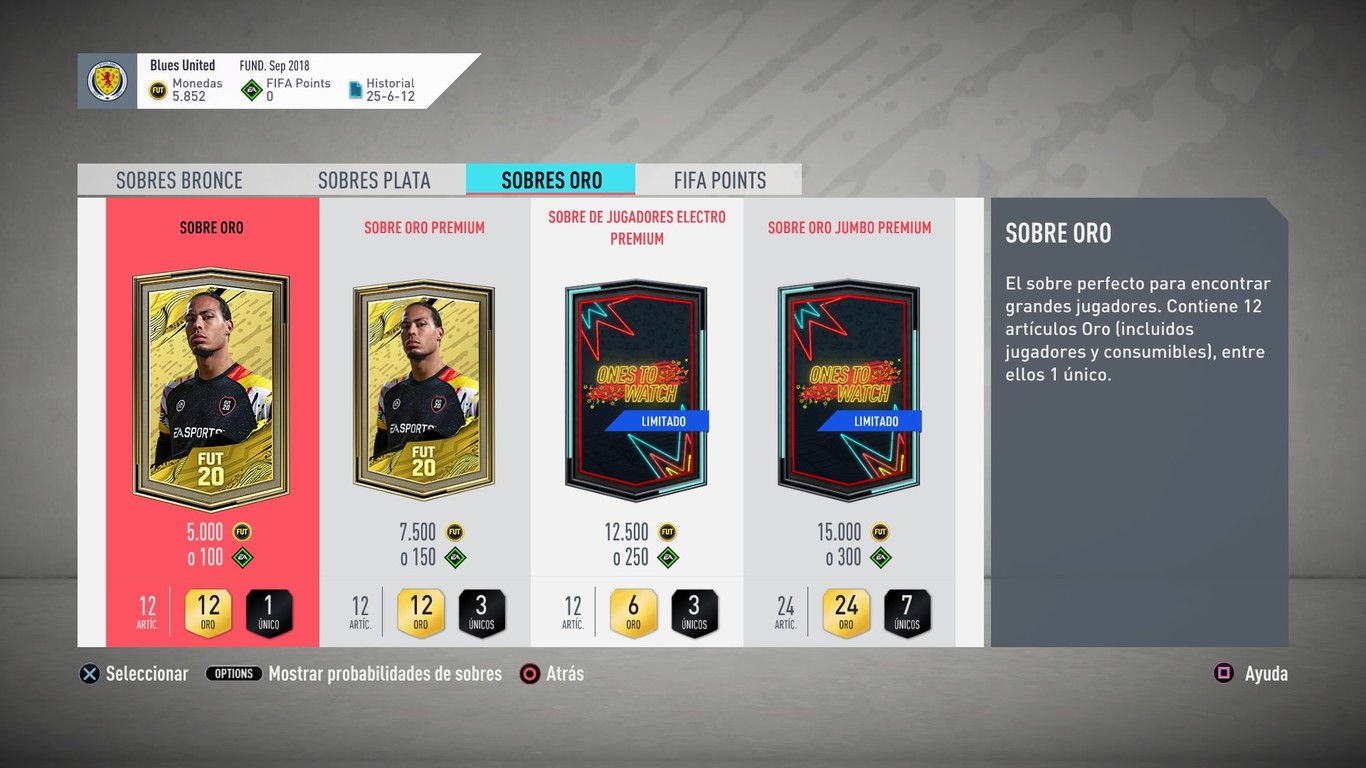Click the square button icon beside Ayuda

(x=1222, y=673)
